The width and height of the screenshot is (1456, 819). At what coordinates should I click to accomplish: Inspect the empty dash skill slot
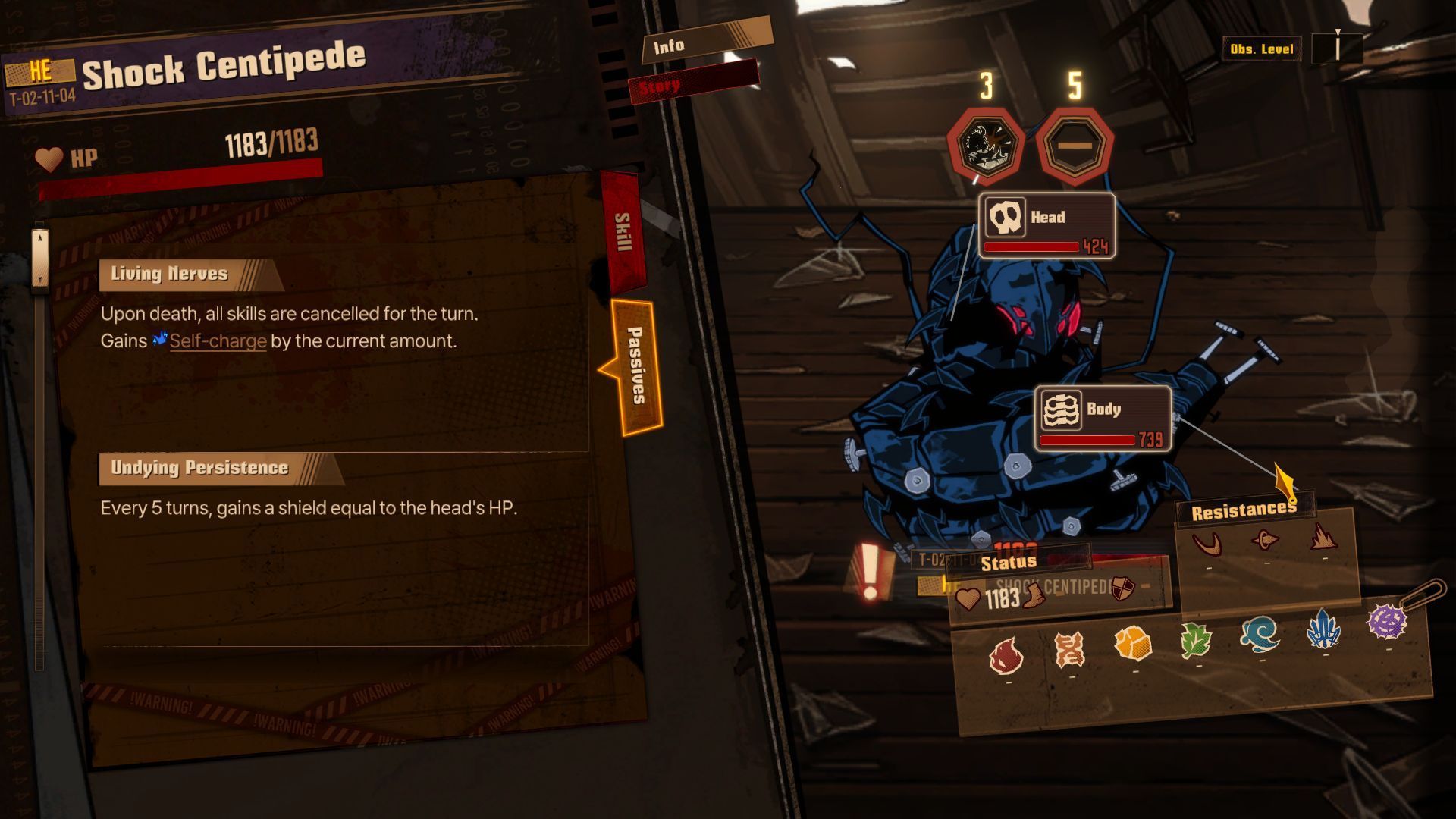click(x=1075, y=146)
